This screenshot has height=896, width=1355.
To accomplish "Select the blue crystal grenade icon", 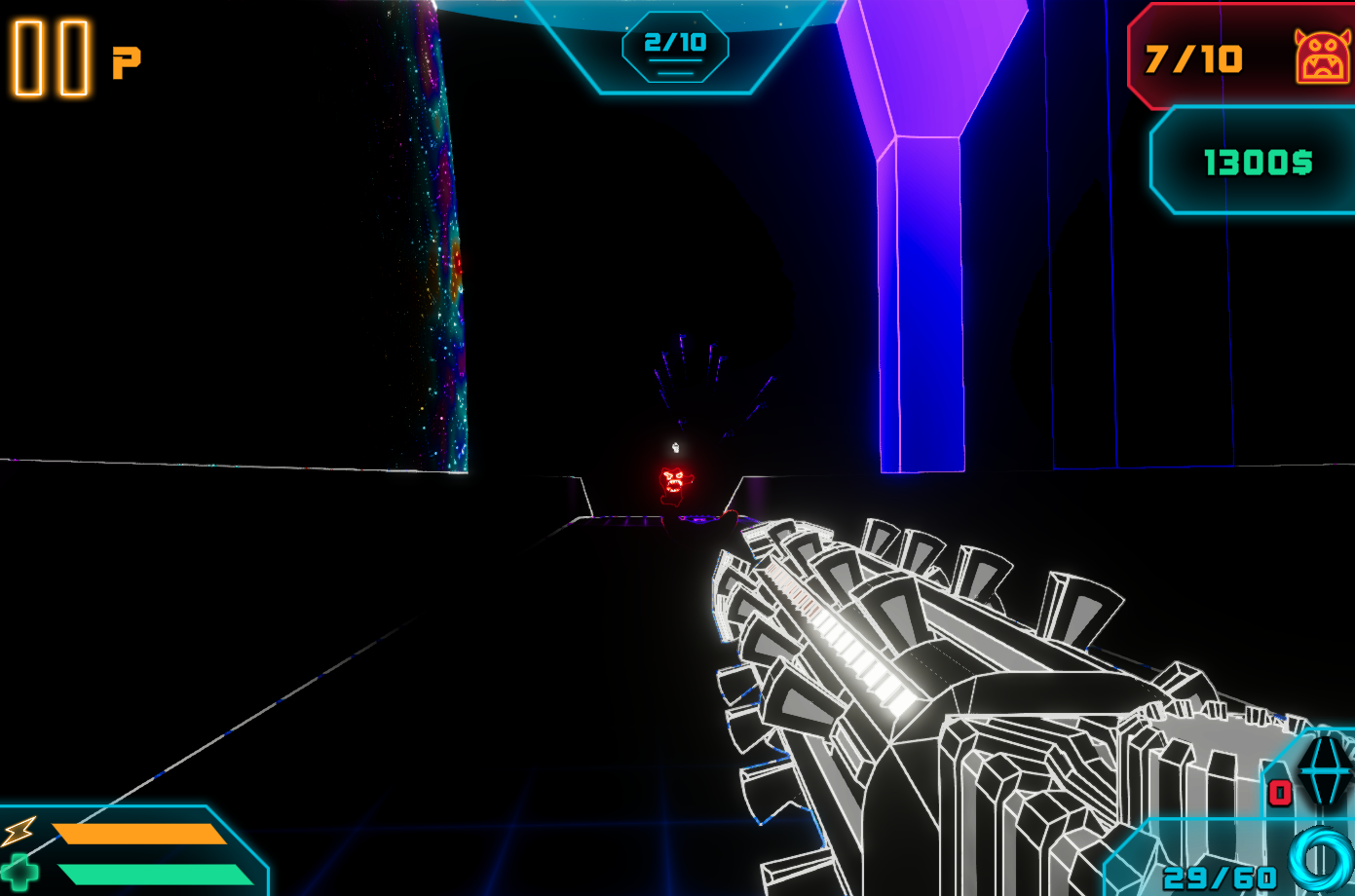I will point(1325,769).
